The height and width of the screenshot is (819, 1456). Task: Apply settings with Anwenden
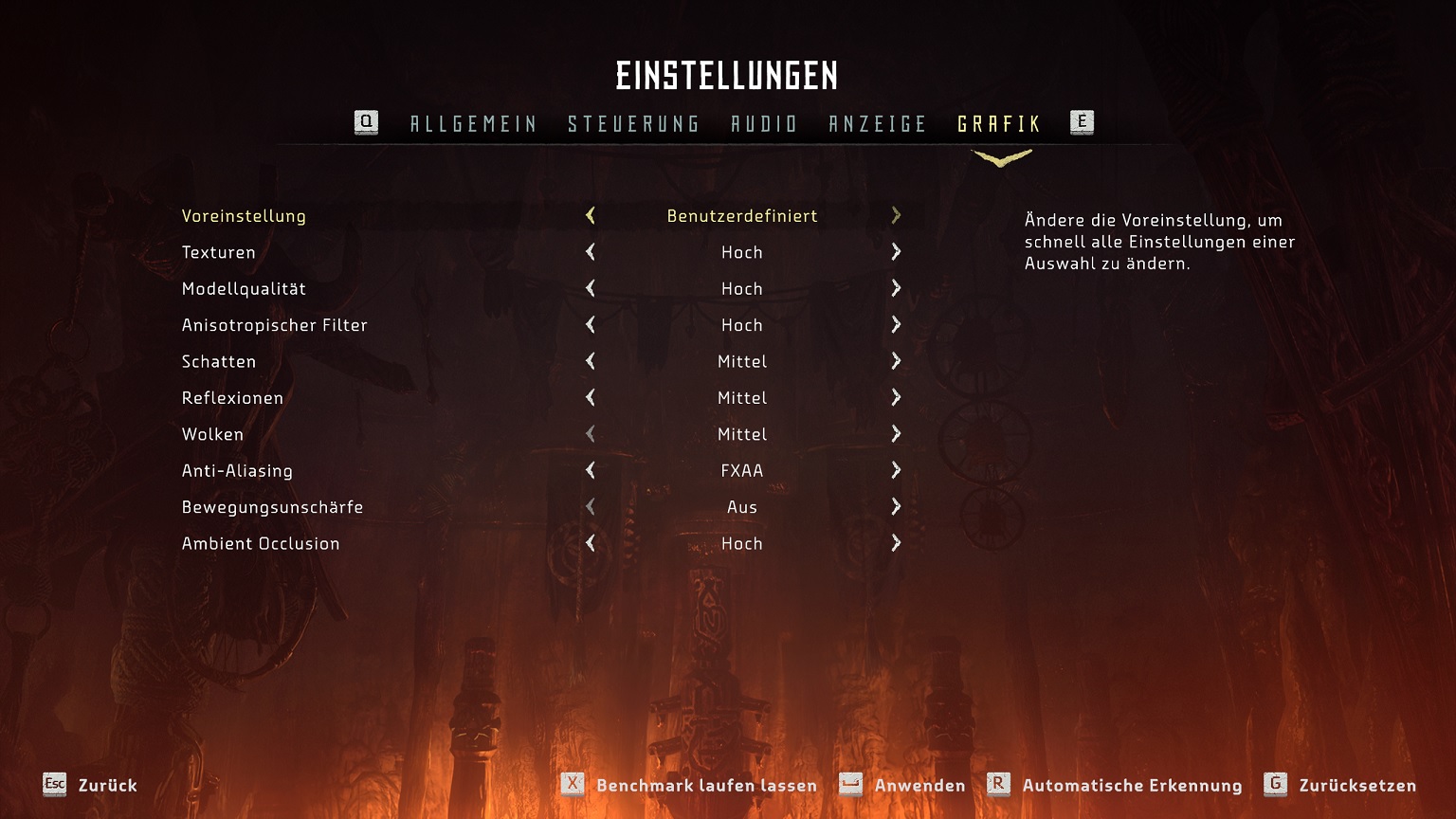pyautogui.click(x=920, y=785)
